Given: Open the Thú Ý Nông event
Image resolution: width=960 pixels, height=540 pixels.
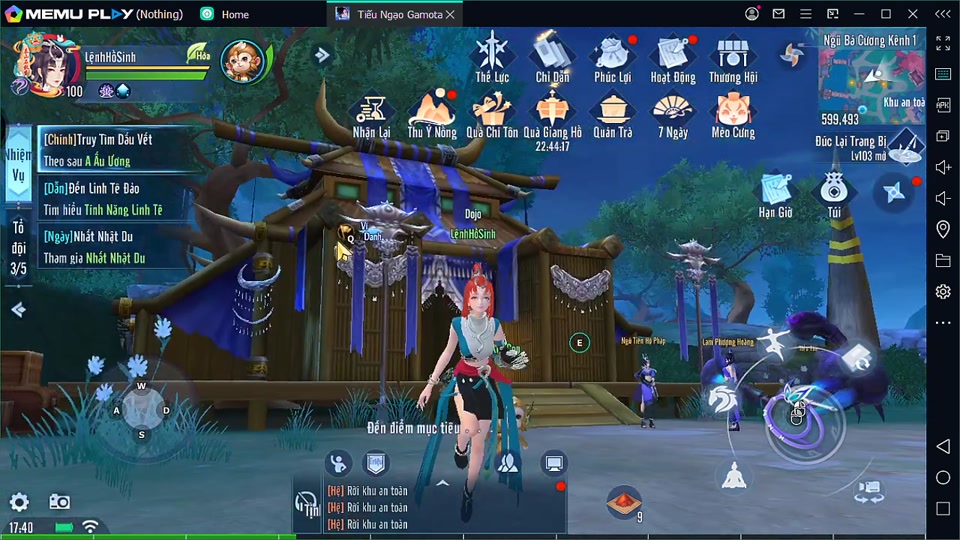Looking at the screenshot, I should 432,113.
